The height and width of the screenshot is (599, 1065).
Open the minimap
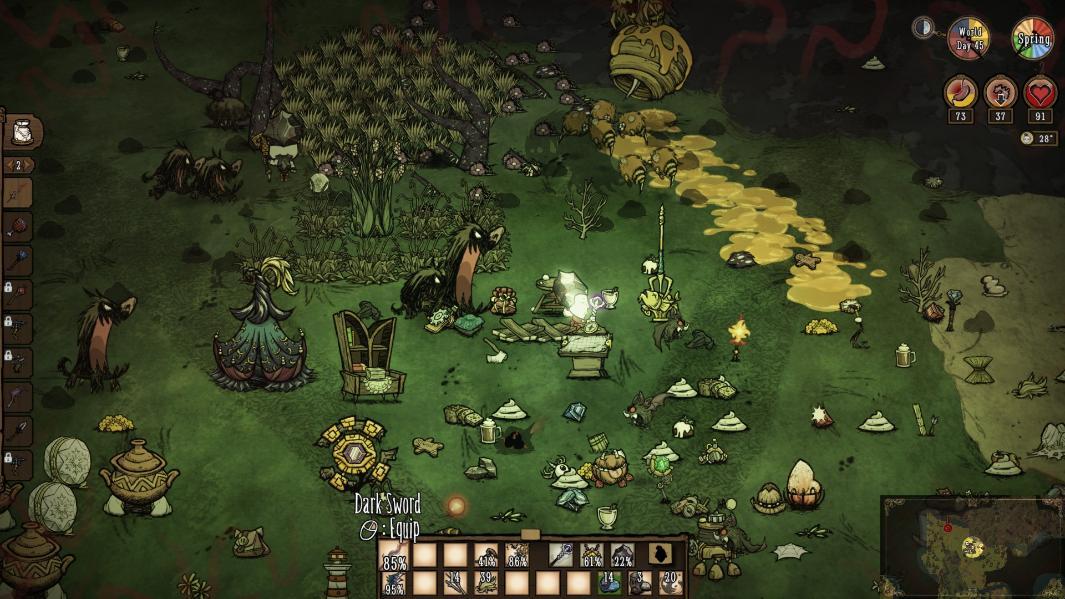[971, 546]
